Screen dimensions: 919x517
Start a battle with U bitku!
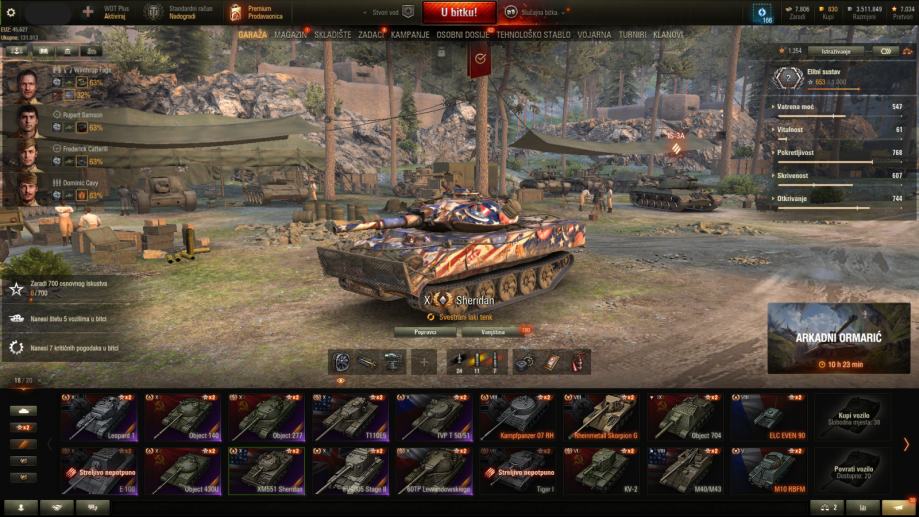(458, 12)
